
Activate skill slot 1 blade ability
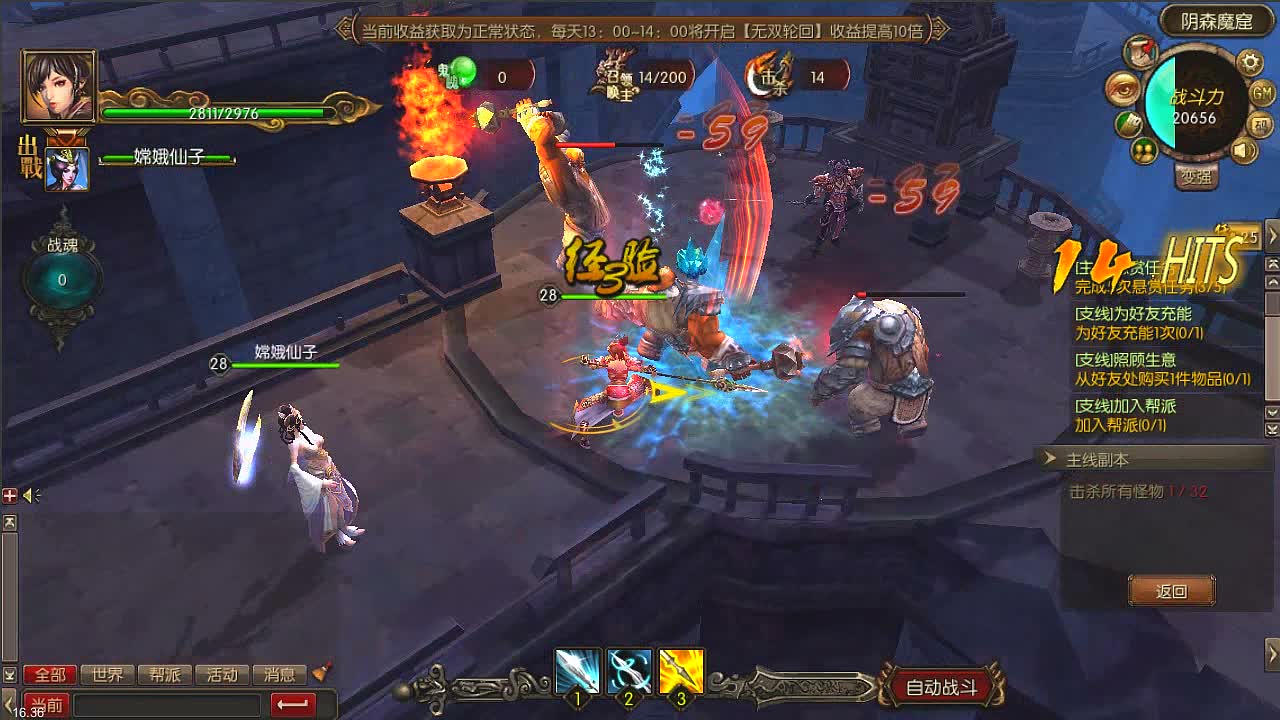tap(578, 672)
